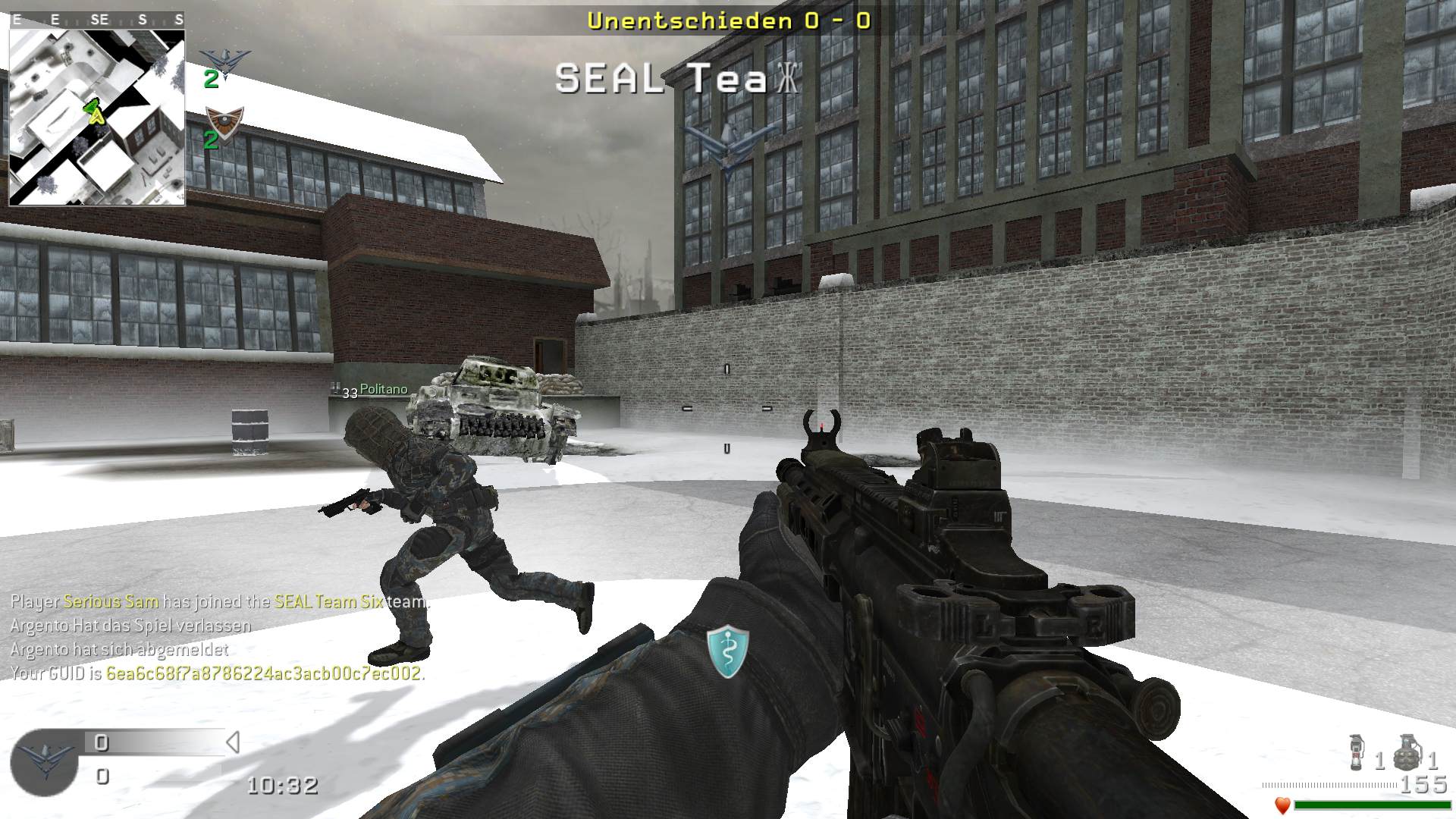Viewport: 1456px width, 819px height.
Task: Click the round faction emblem beside the score bar
Action: [x=44, y=762]
